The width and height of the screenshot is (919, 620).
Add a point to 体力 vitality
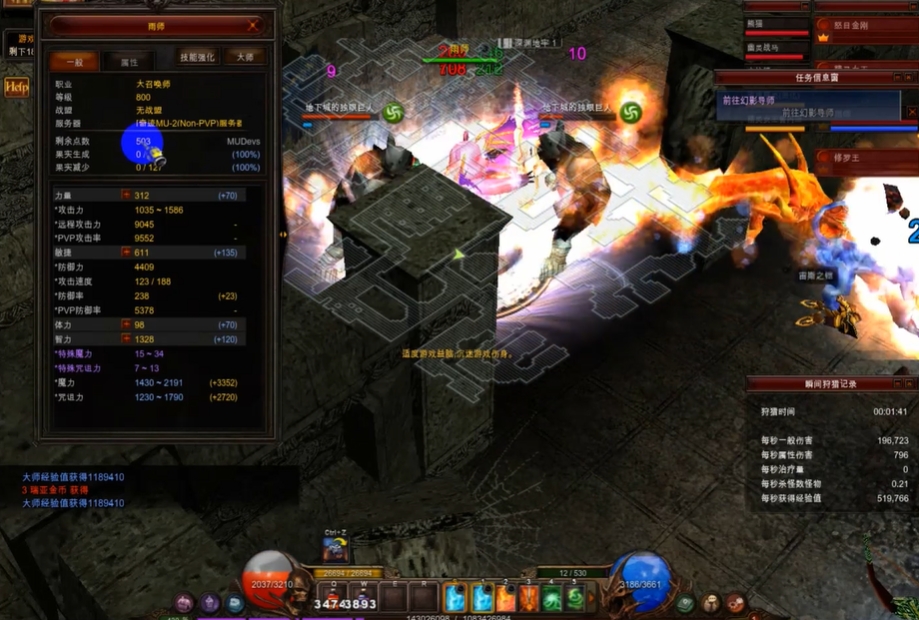pyautogui.click(x=126, y=325)
